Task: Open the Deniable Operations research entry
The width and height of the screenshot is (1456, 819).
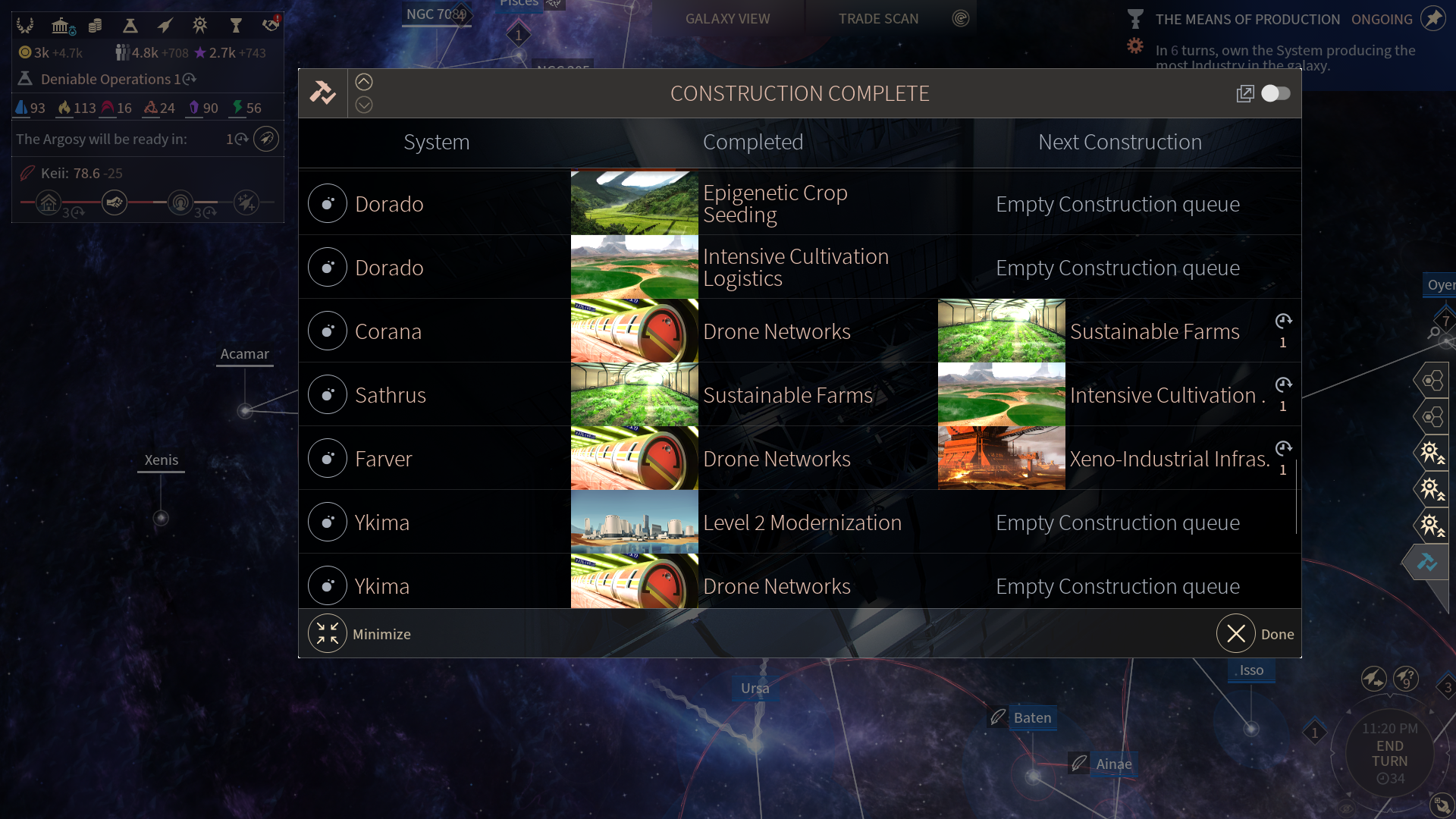Action: click(106, 79)
